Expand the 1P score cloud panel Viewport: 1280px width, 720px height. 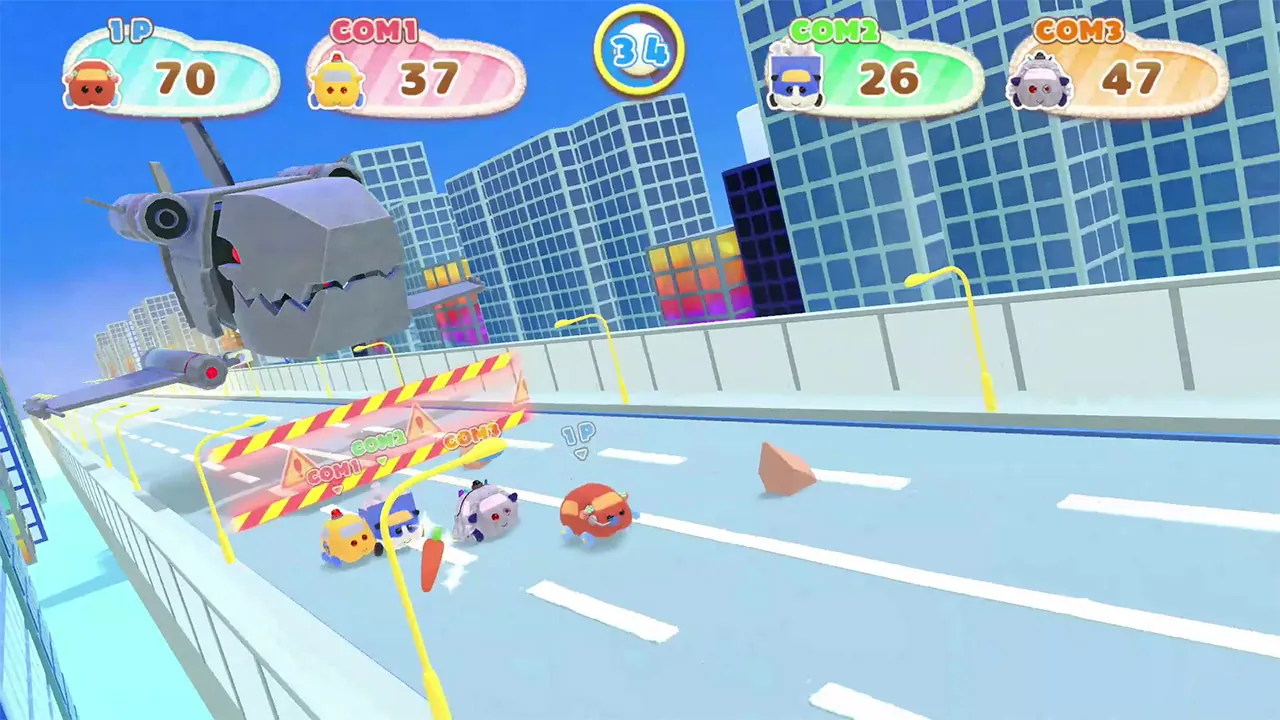click(x=170, y=75)
